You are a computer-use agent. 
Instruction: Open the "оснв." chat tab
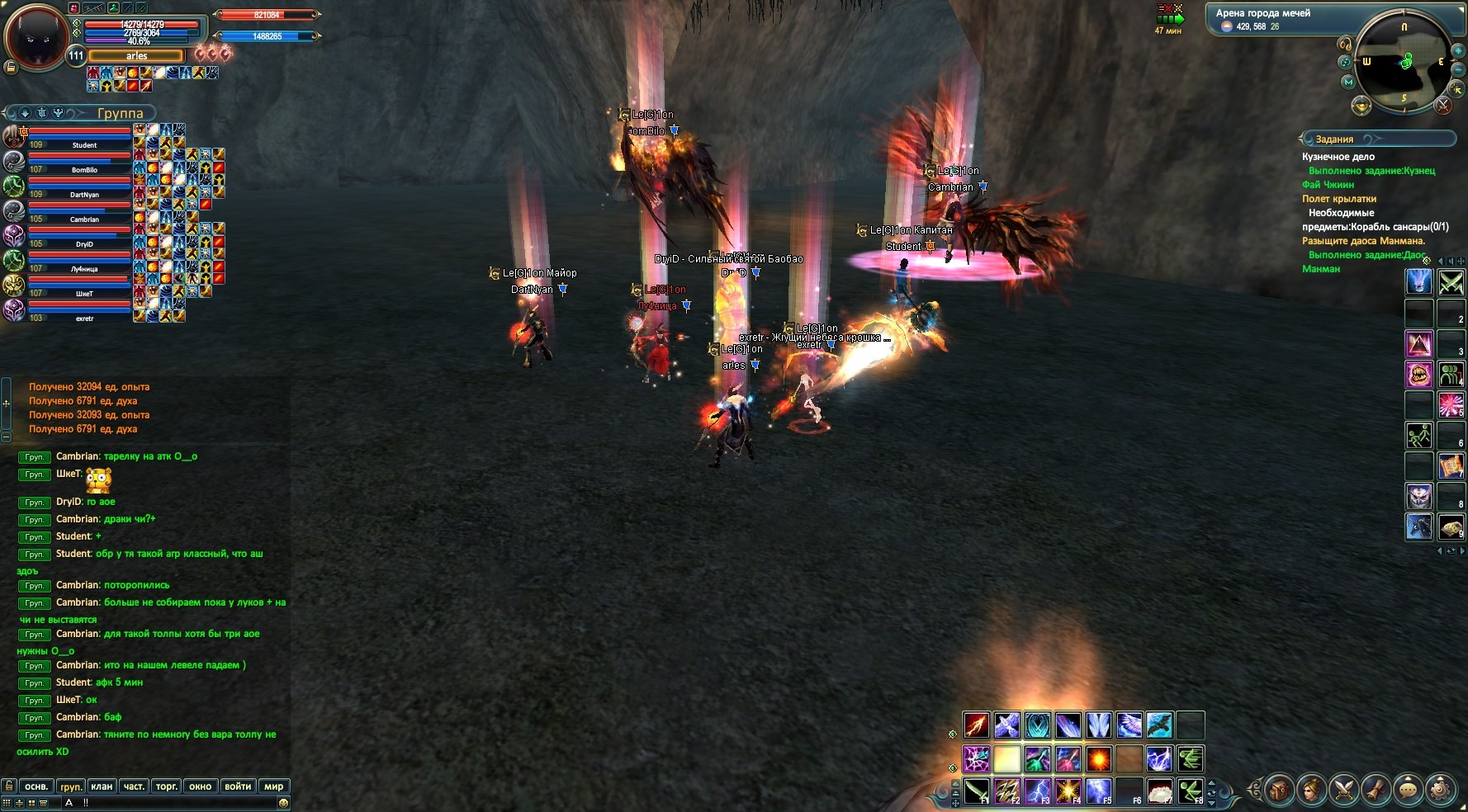[x=36, y=786]
